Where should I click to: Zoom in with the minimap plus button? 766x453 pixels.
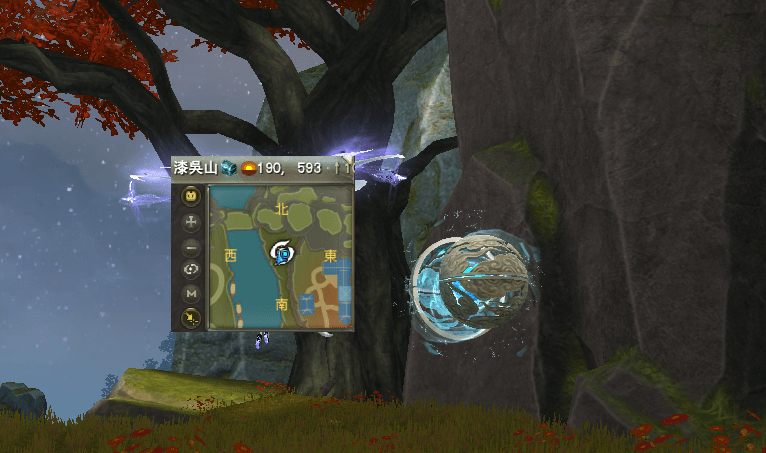[190, 221]
